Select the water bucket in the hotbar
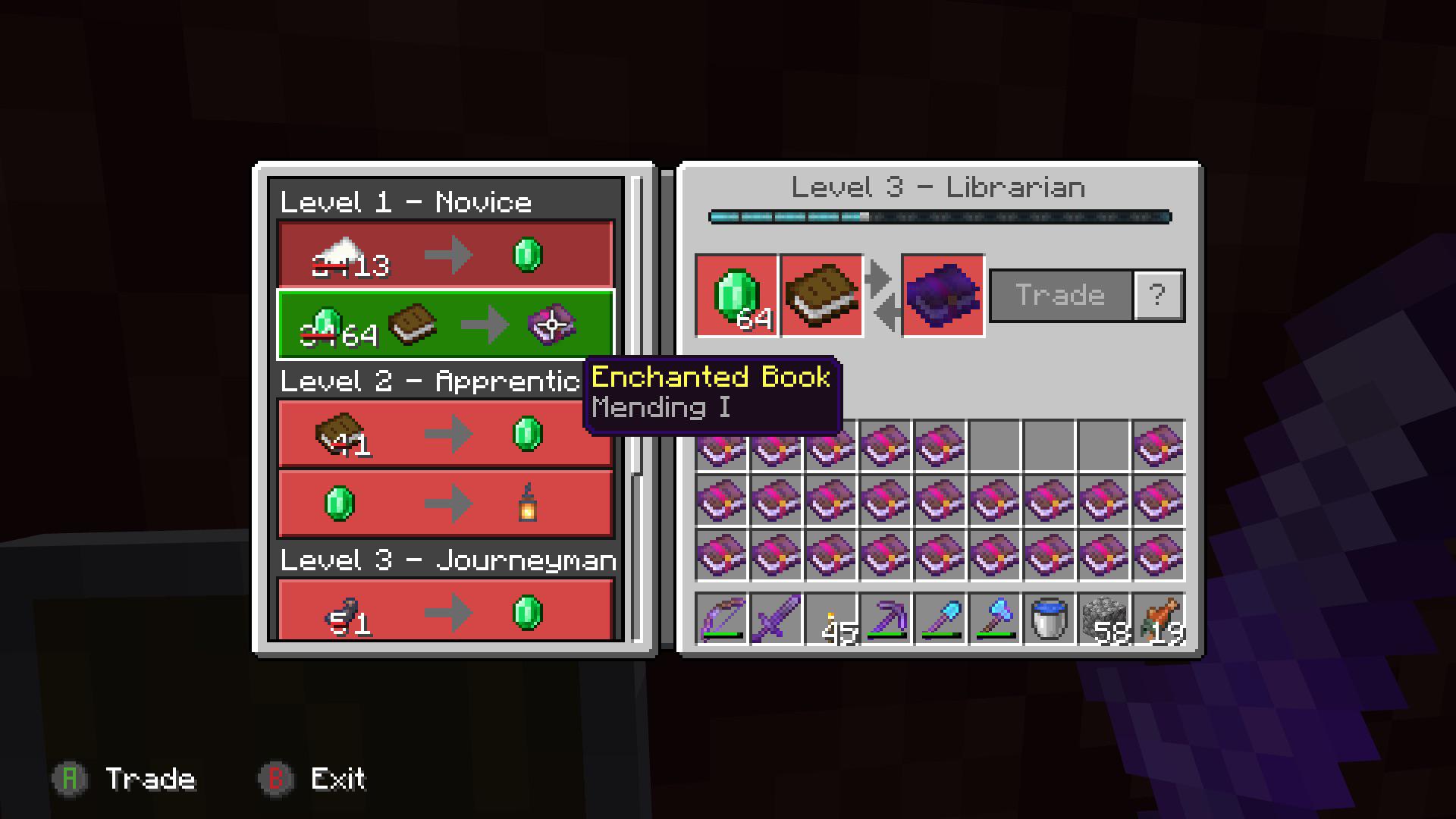This screenshot has height=819, width=1456. pyautogui.click(x=1050, y=620)
